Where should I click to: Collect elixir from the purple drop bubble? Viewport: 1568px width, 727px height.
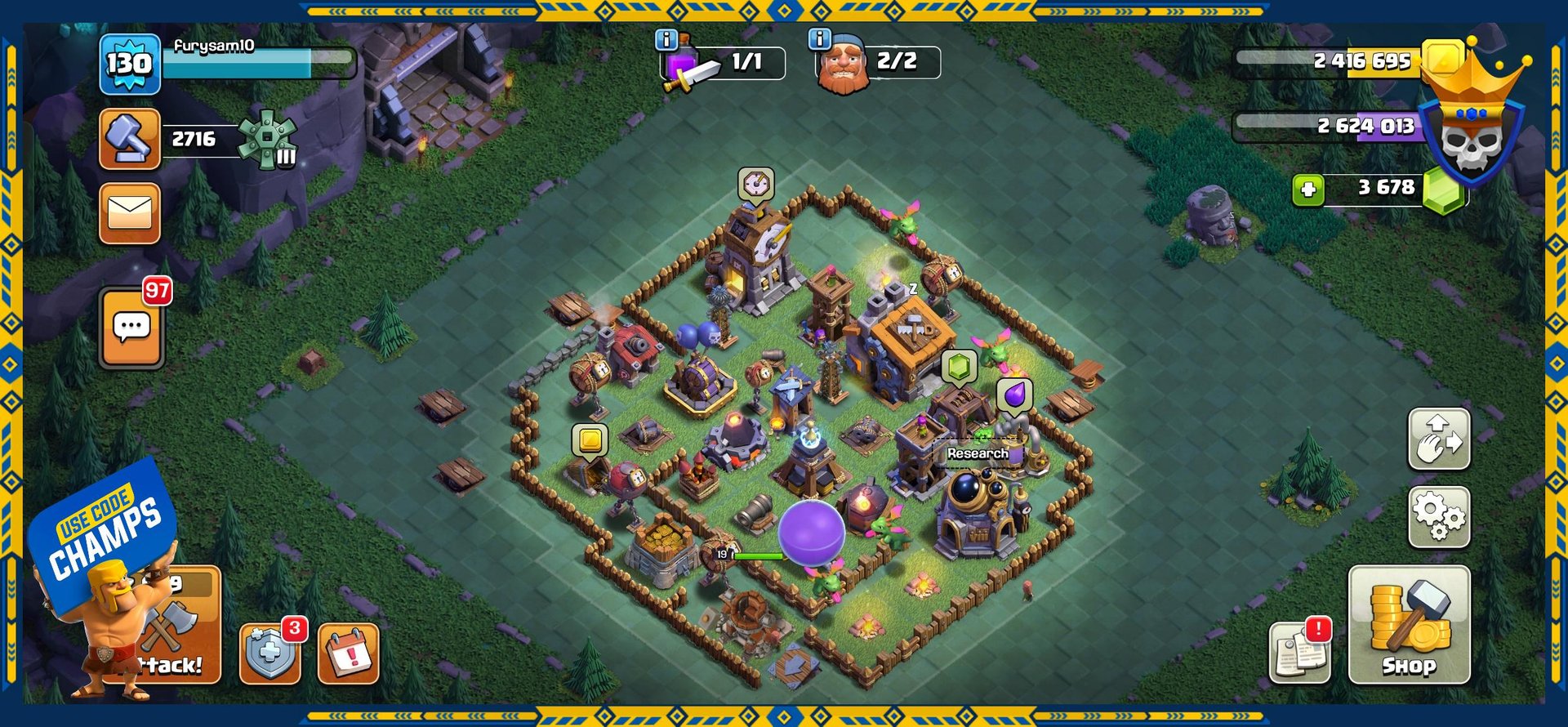[x=1014, y=395]
